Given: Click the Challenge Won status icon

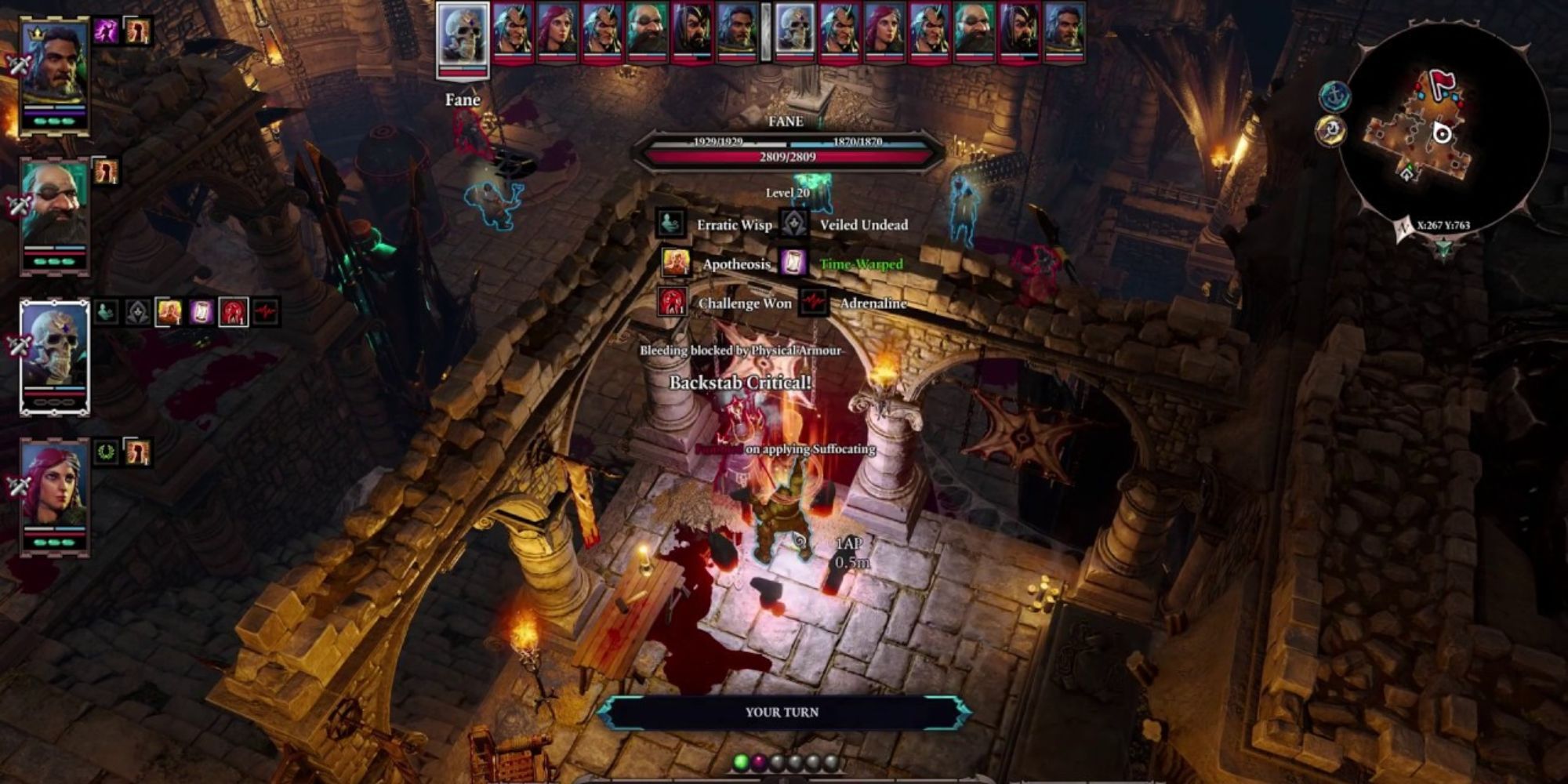Looking at the screenshot, I should click(672, 303).
